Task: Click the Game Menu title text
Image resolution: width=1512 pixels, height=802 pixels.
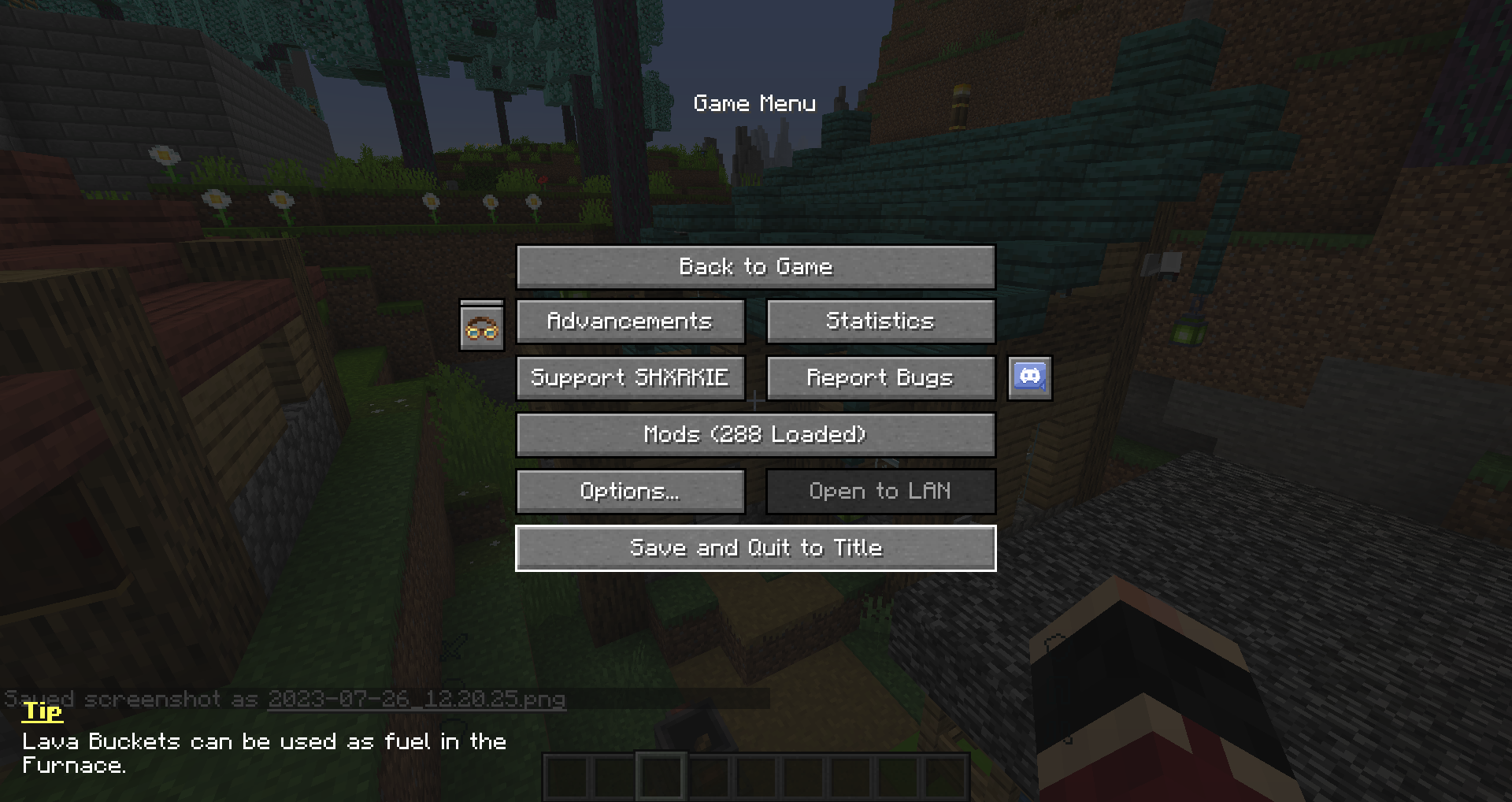Action: coord(754,103)
